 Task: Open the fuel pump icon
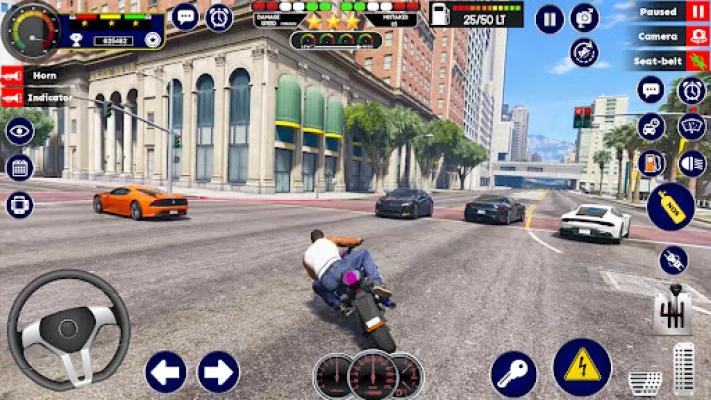click(651, 163)
